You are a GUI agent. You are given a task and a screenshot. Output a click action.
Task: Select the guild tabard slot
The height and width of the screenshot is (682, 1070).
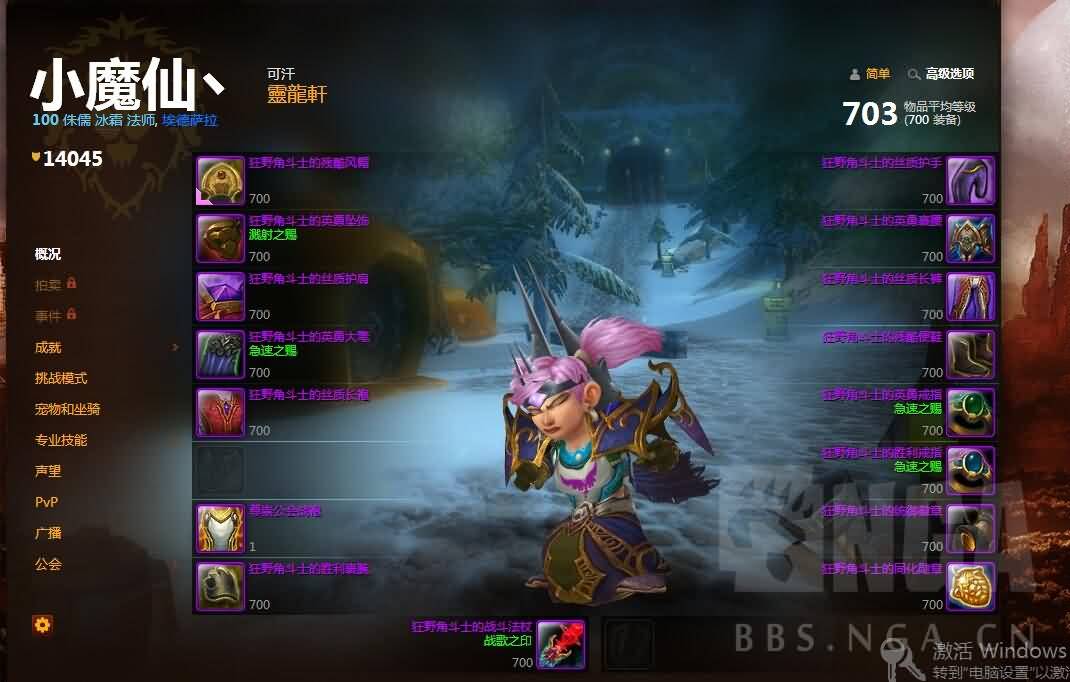click(x=220, y=529)
